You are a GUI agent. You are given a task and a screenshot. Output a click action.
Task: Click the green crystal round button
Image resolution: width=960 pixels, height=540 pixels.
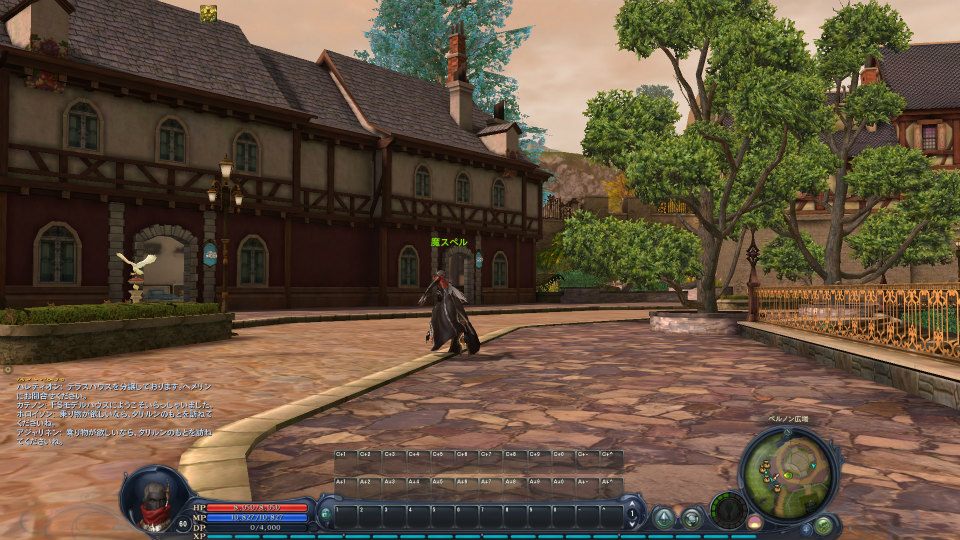point(662,518)
